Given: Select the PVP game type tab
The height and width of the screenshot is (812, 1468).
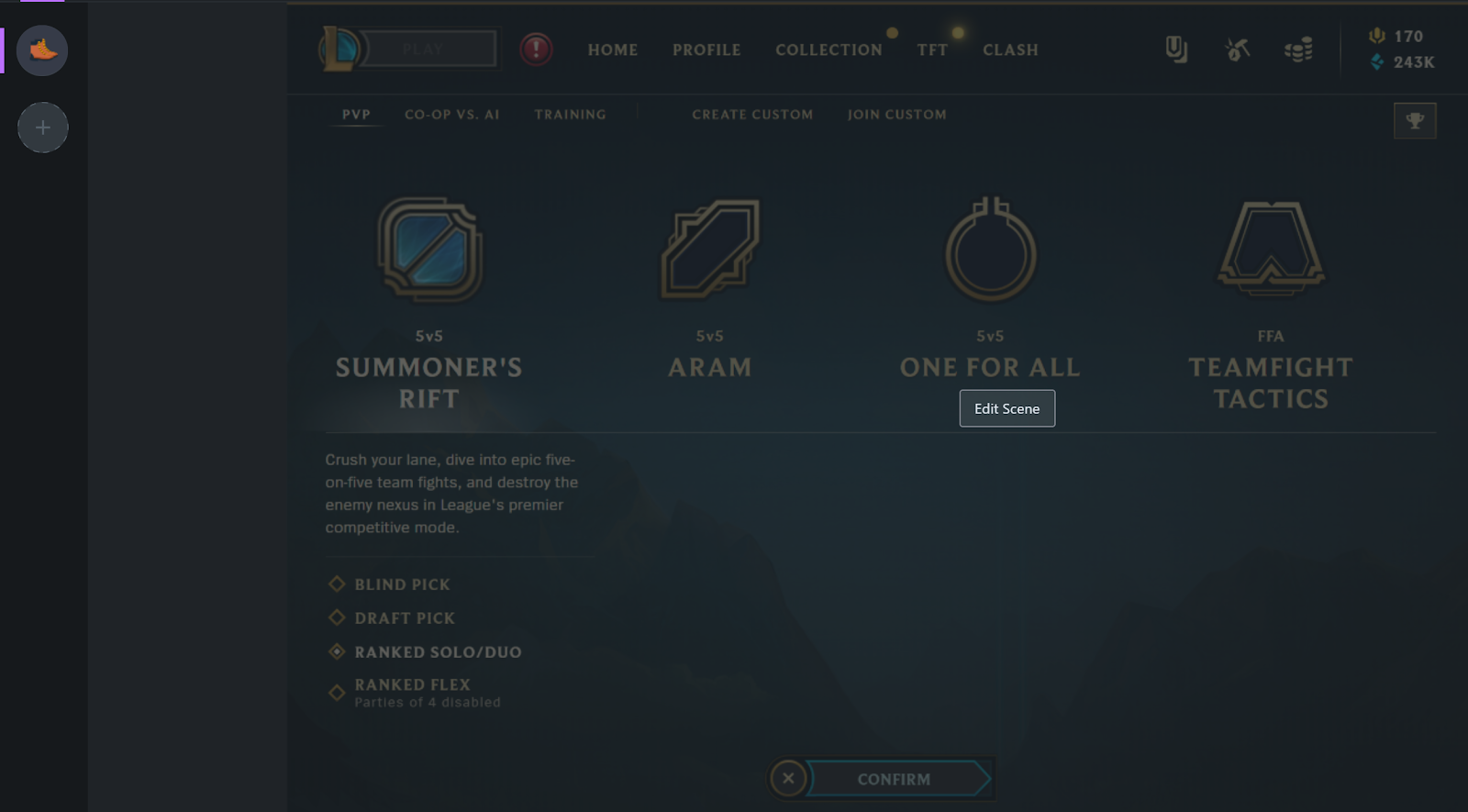Looking at the screenshot, I should (x=356, y=115).
